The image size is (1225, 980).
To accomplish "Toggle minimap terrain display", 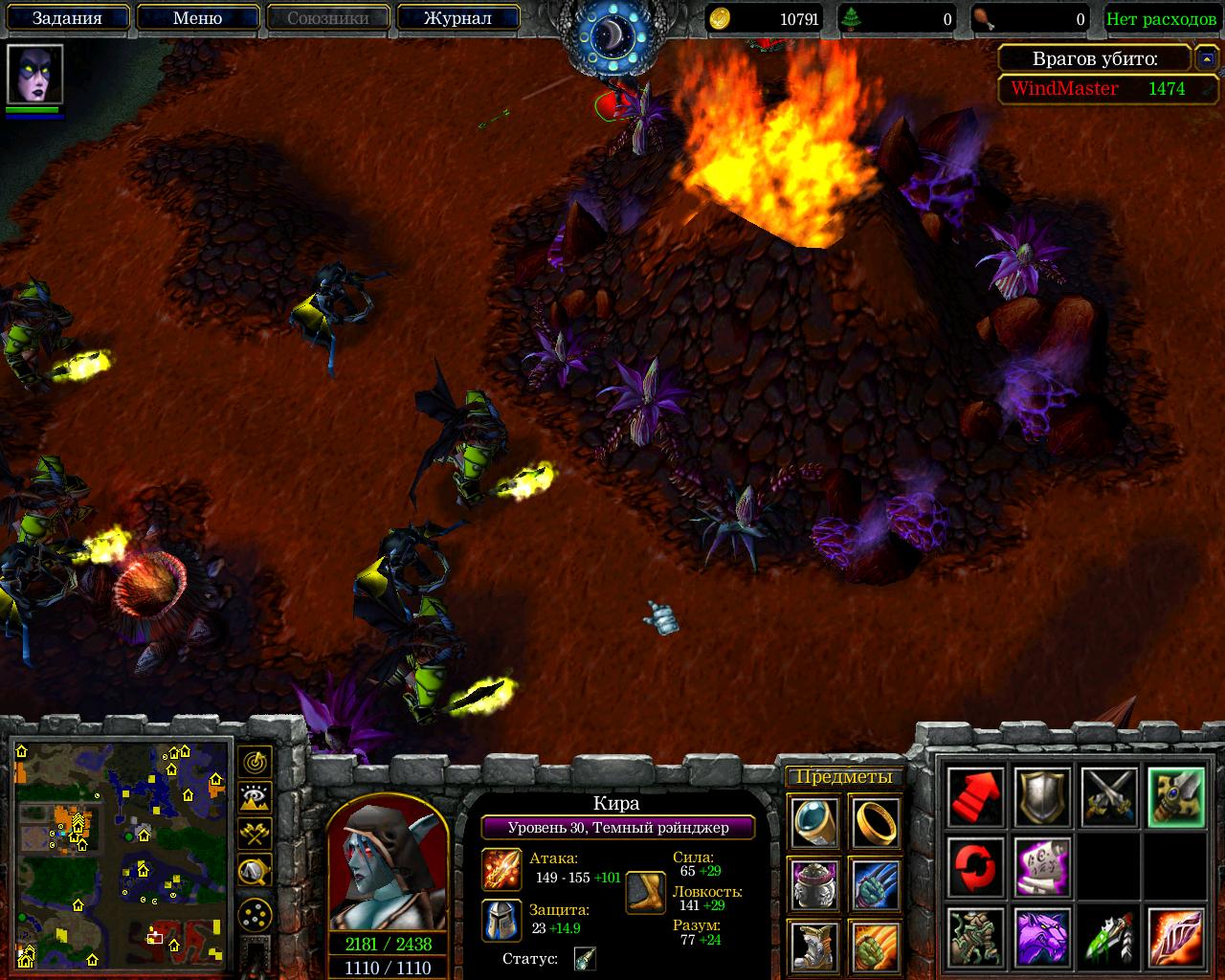I will (255, 797).
